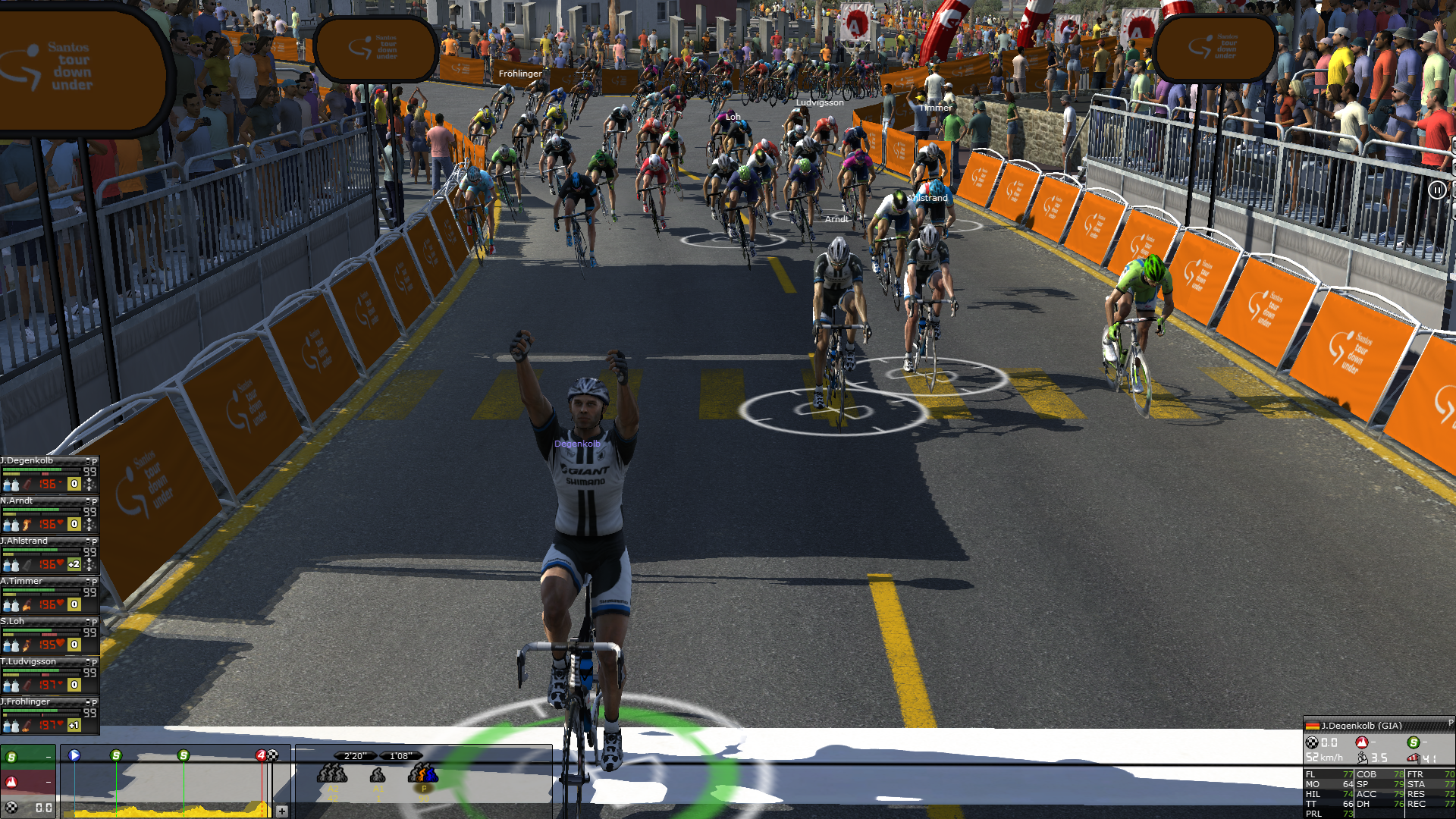The width and height of the screenshot is (1456, 819).
Task: Select the A1 lone rider group icon
Action: click(378, 775)
